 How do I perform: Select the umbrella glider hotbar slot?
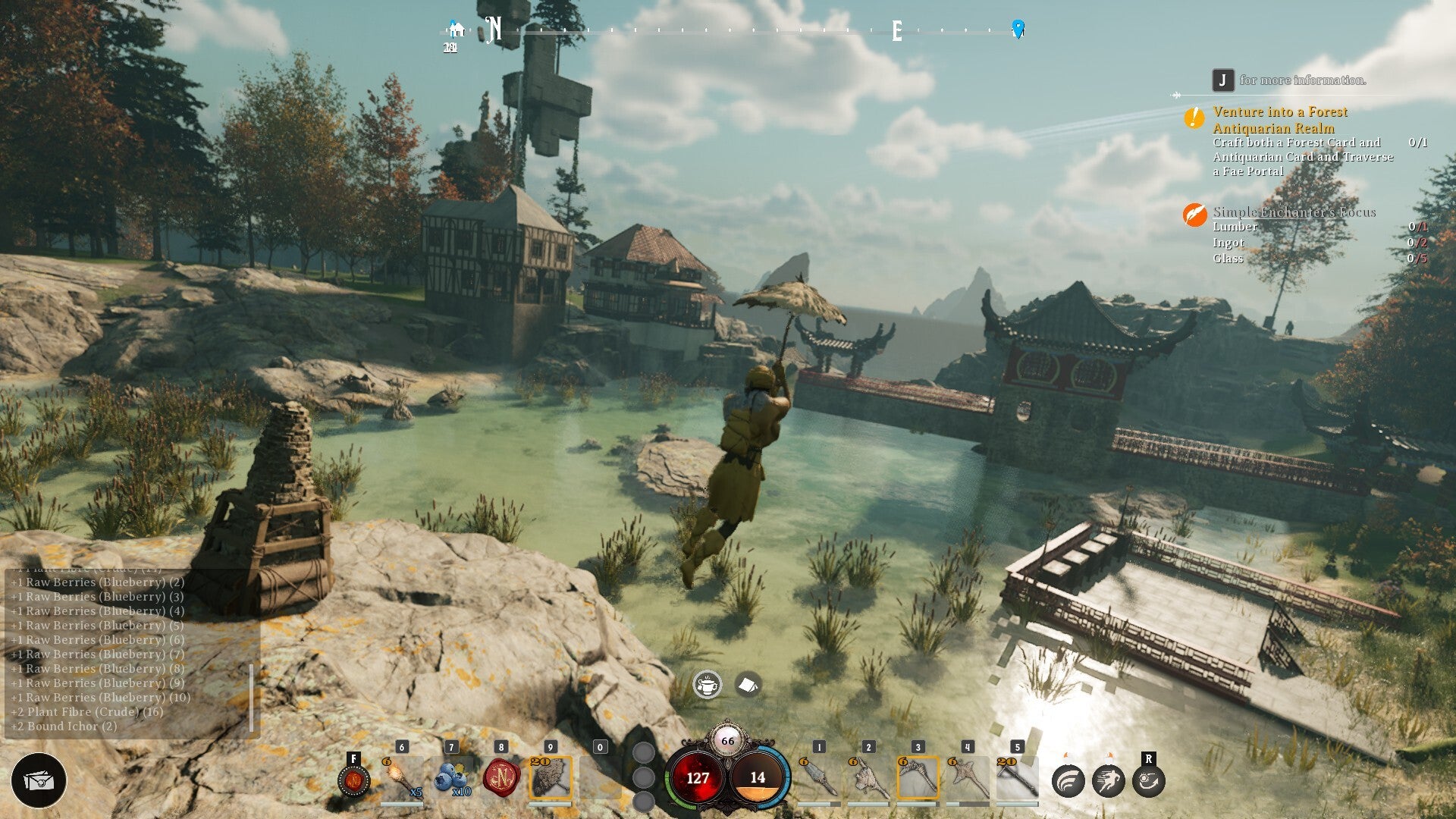551,778
